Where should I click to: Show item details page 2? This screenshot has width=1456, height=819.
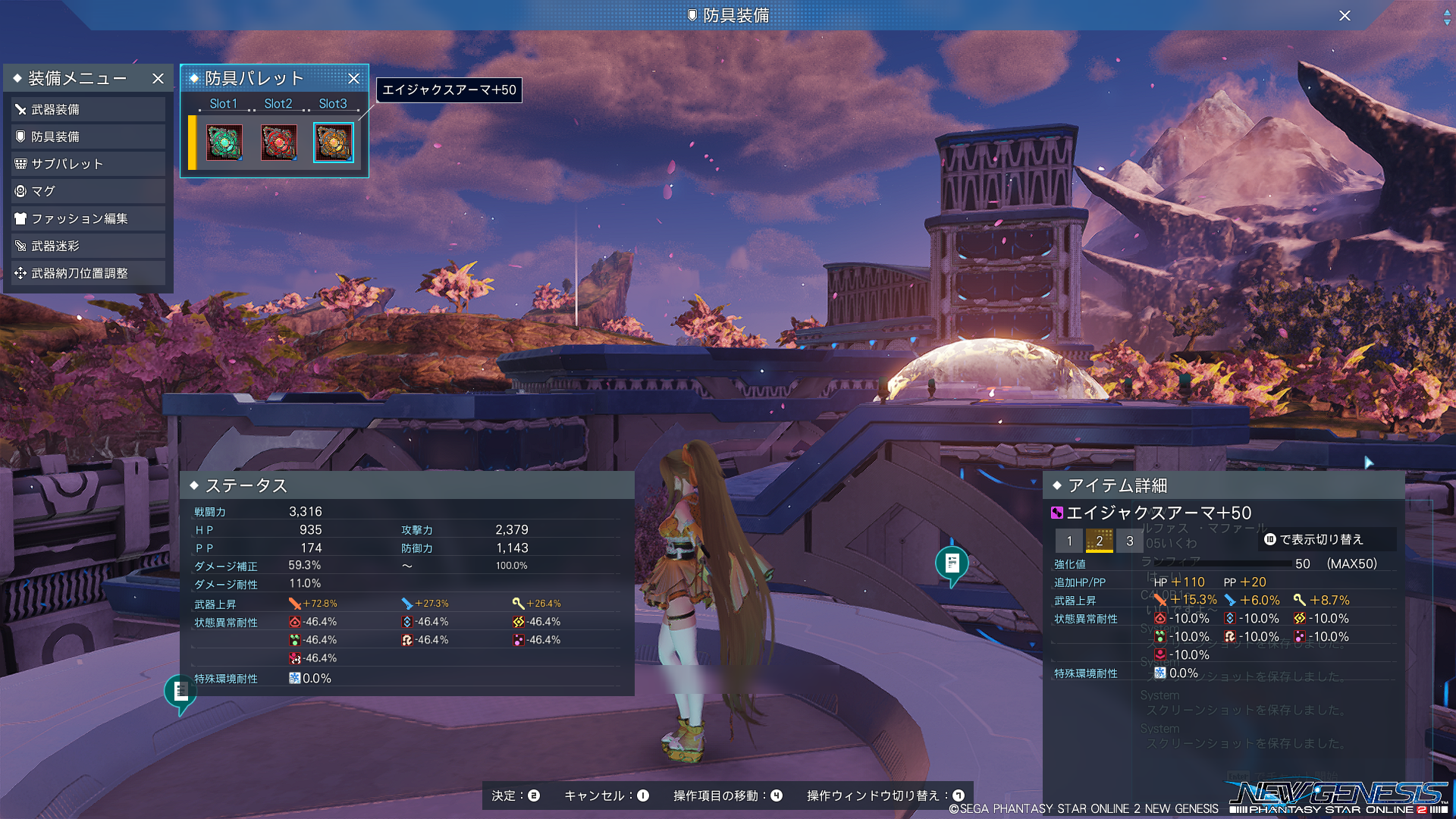click(1100, 541)
